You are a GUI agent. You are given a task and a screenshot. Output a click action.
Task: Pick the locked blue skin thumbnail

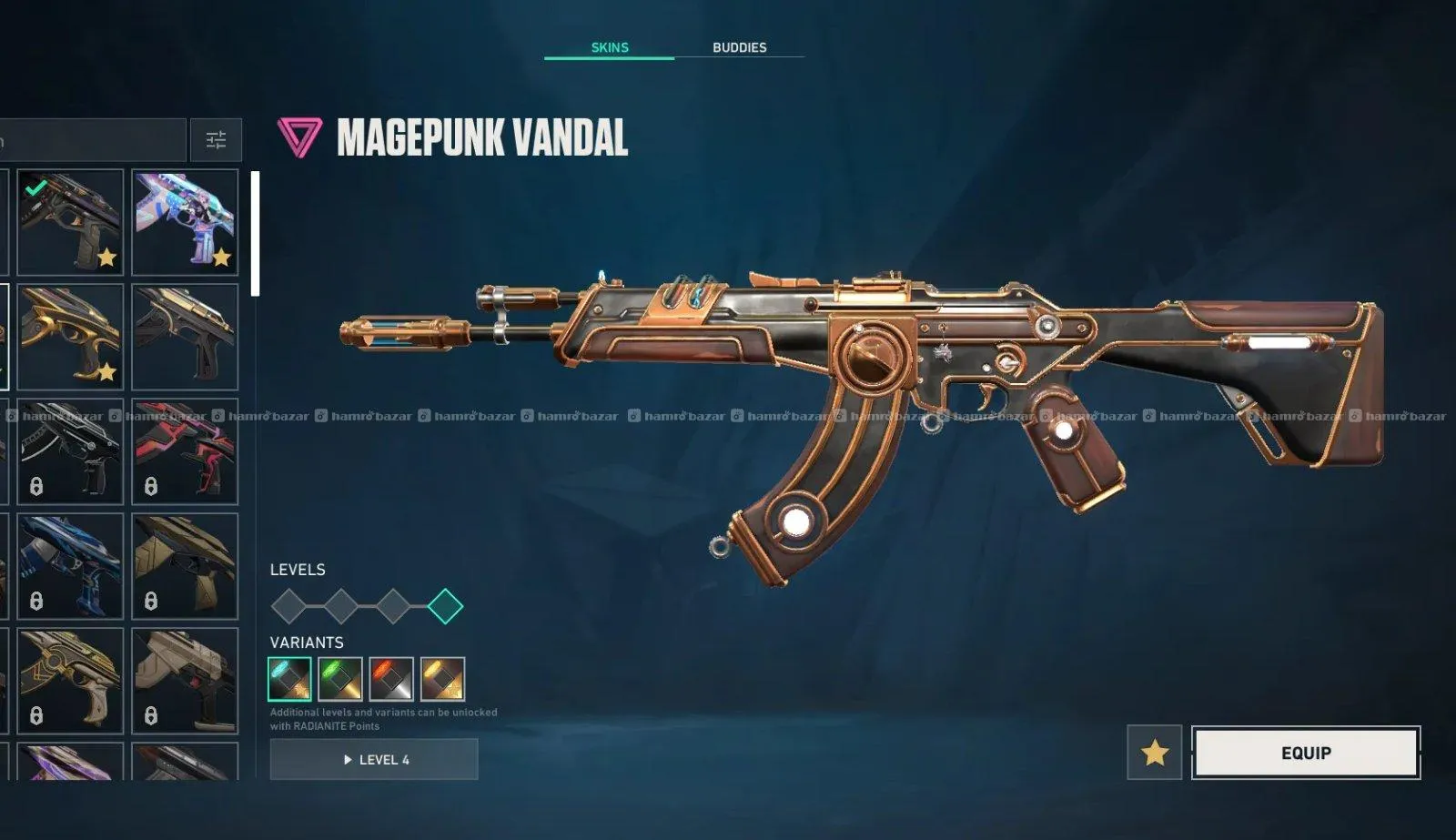(x=70, y=566)
